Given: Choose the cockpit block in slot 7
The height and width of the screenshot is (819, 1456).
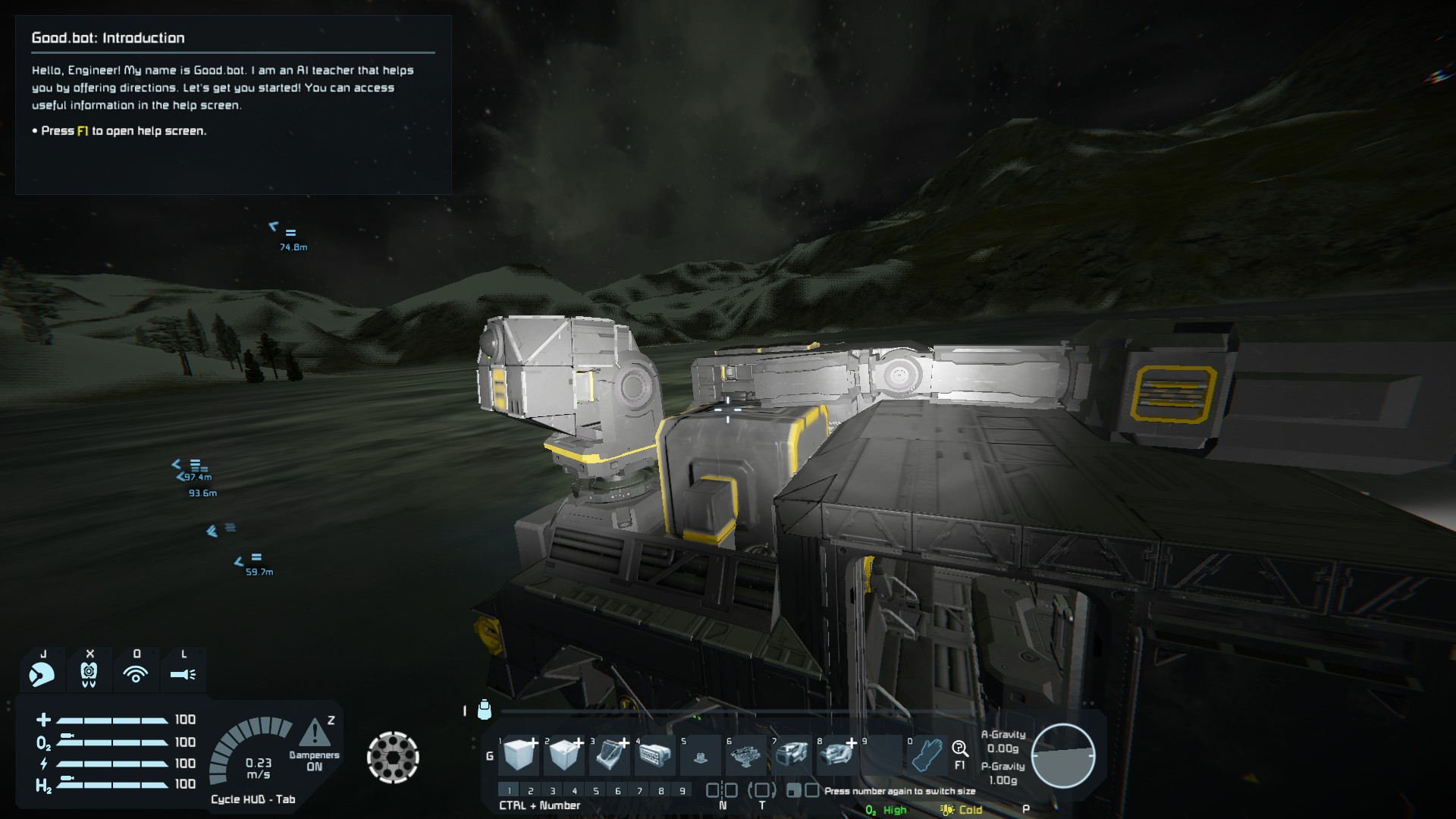Looking at the screenshot, I should coord(792,755).
